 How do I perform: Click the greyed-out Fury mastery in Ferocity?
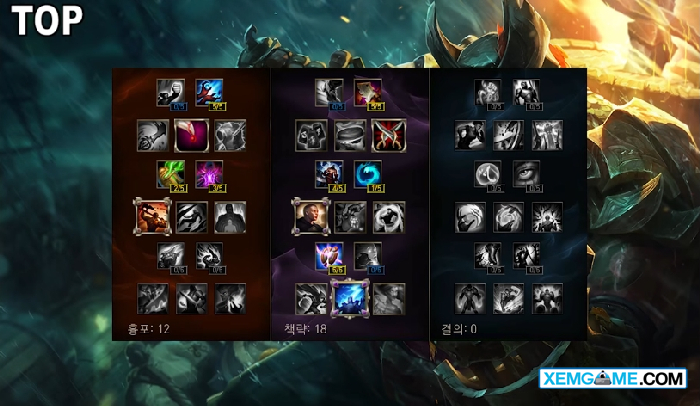coord(171,93)
